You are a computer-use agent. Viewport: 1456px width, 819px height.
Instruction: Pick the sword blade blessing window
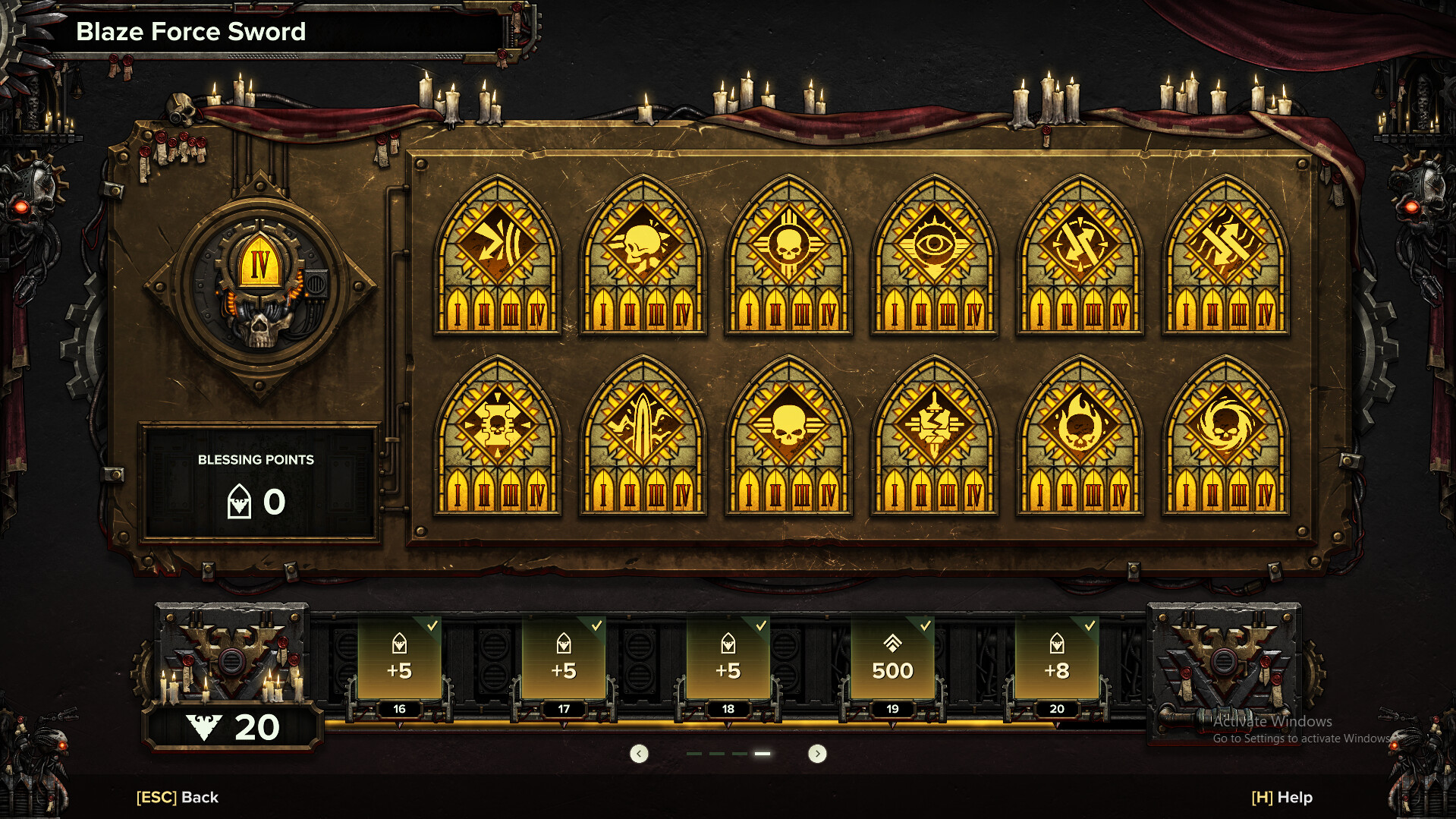[x=643, y=435]
